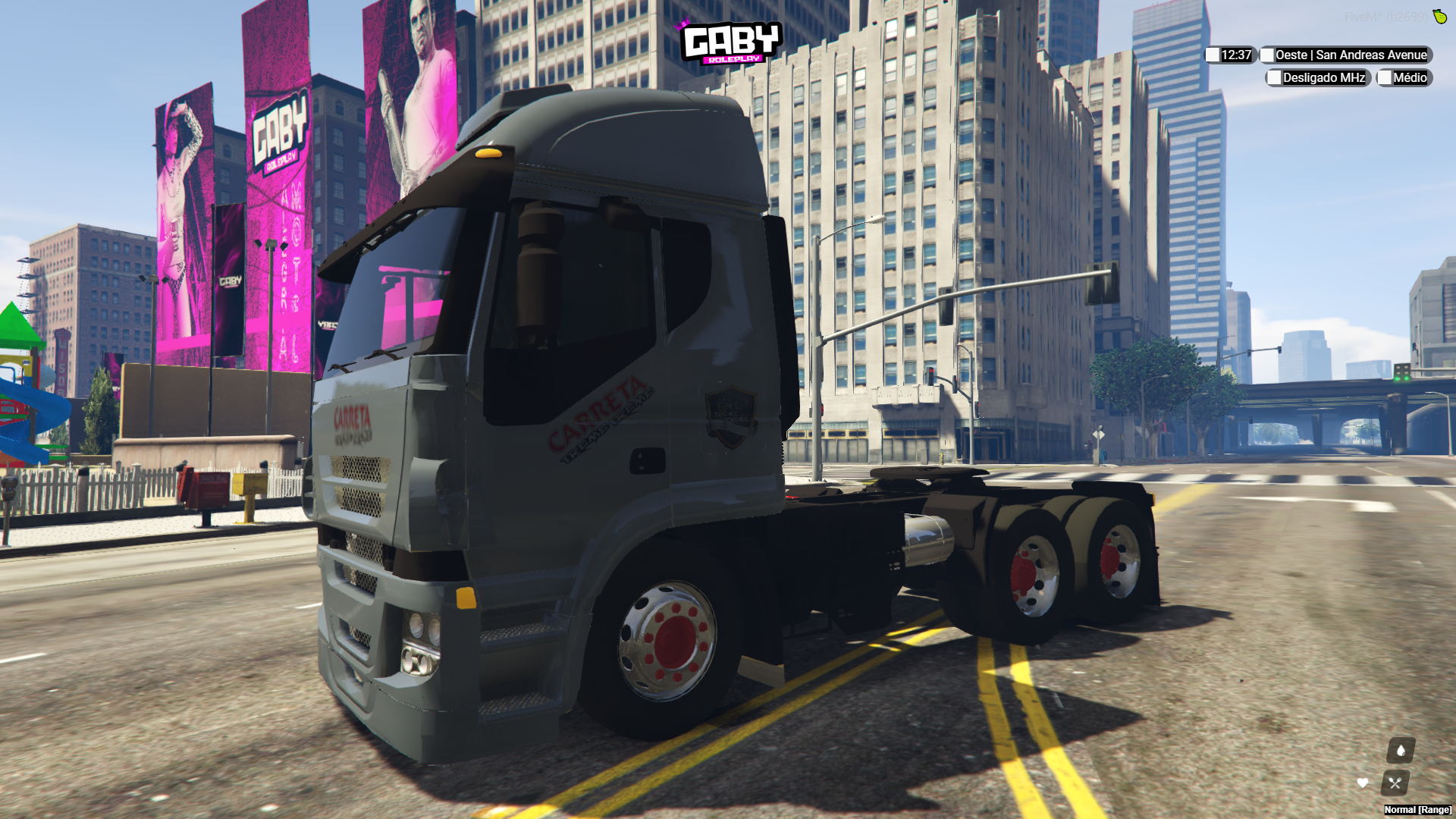Click the Normal [Range] voice label
This screenshot has width=1456, height=819.
point(1417,810)
